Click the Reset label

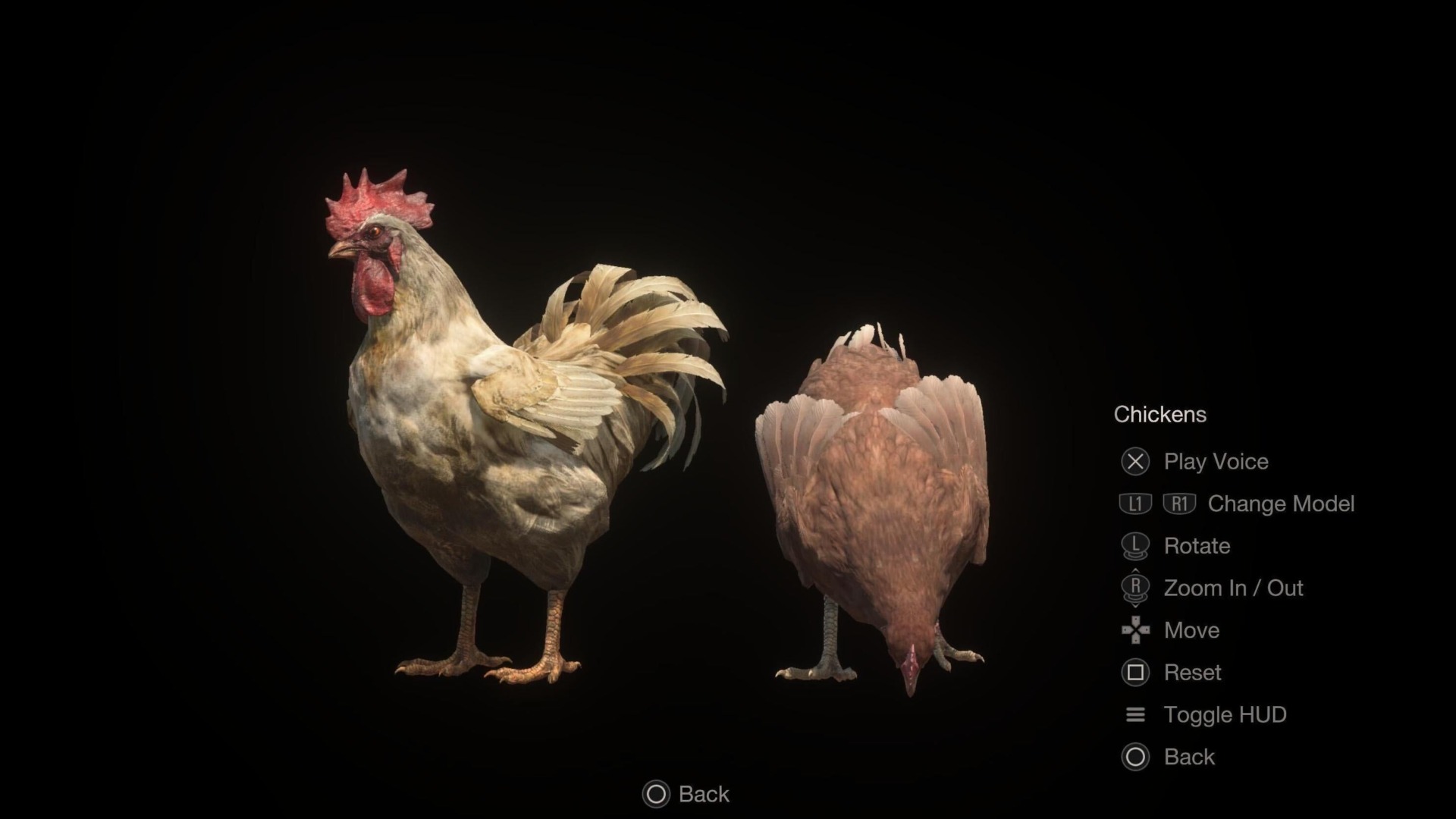(x=1192, y=673)
